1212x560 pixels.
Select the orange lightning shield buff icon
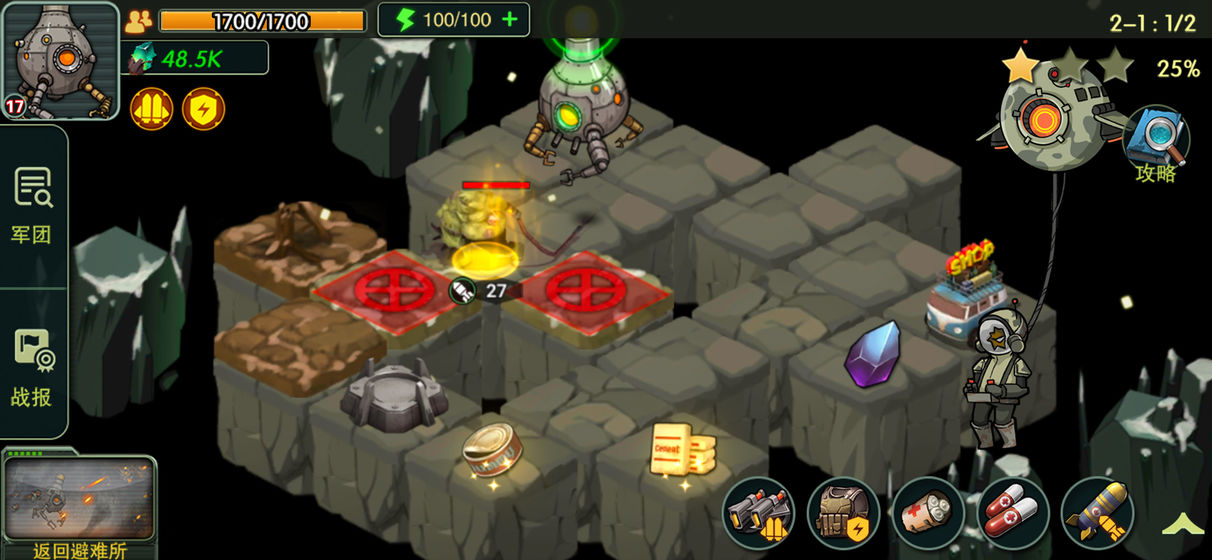pyautogui.click(x=203, y=108)
